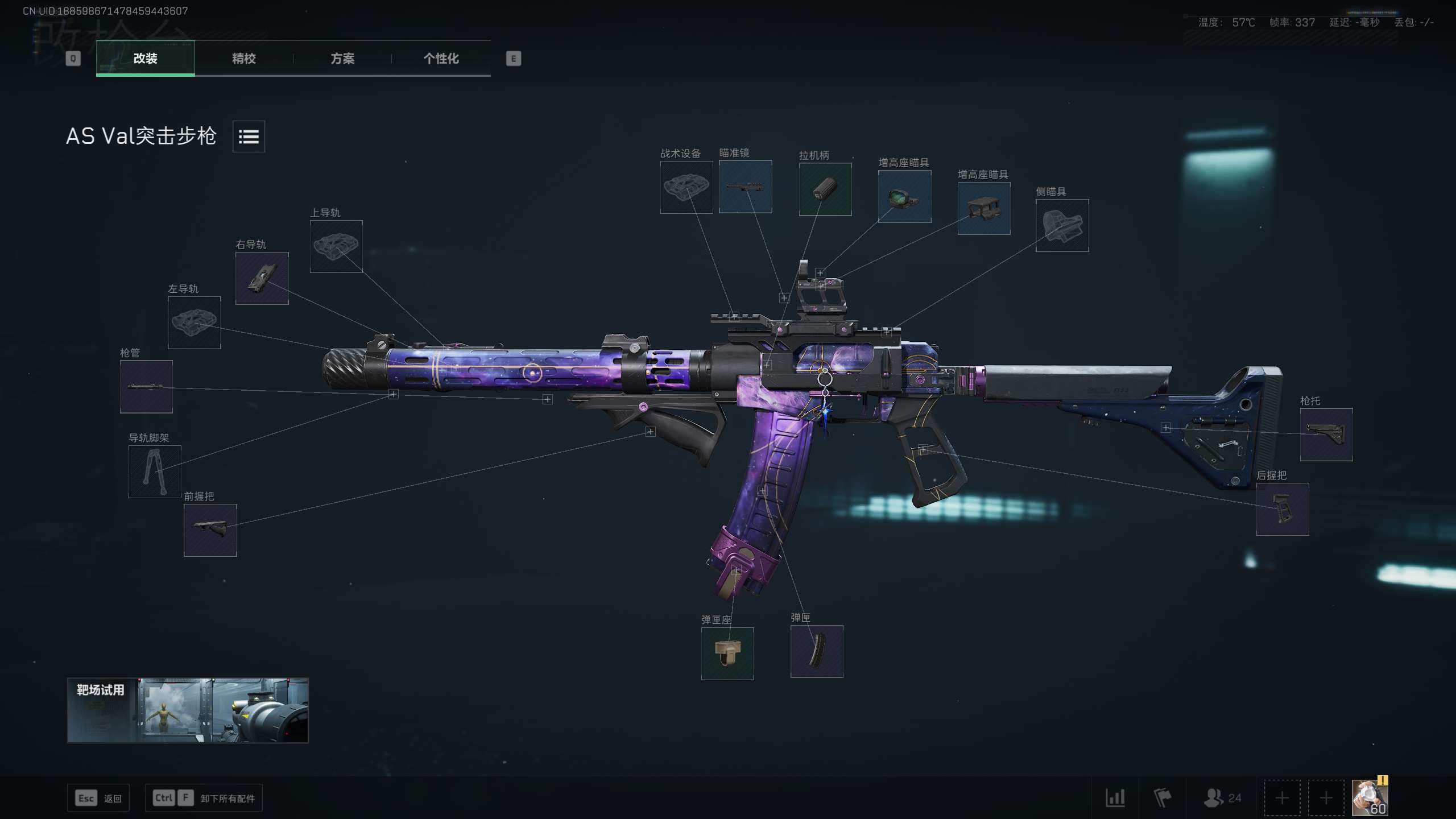Select the 右导轨 right rail slot
The image size is (1456, 819).
pos(262,278)
